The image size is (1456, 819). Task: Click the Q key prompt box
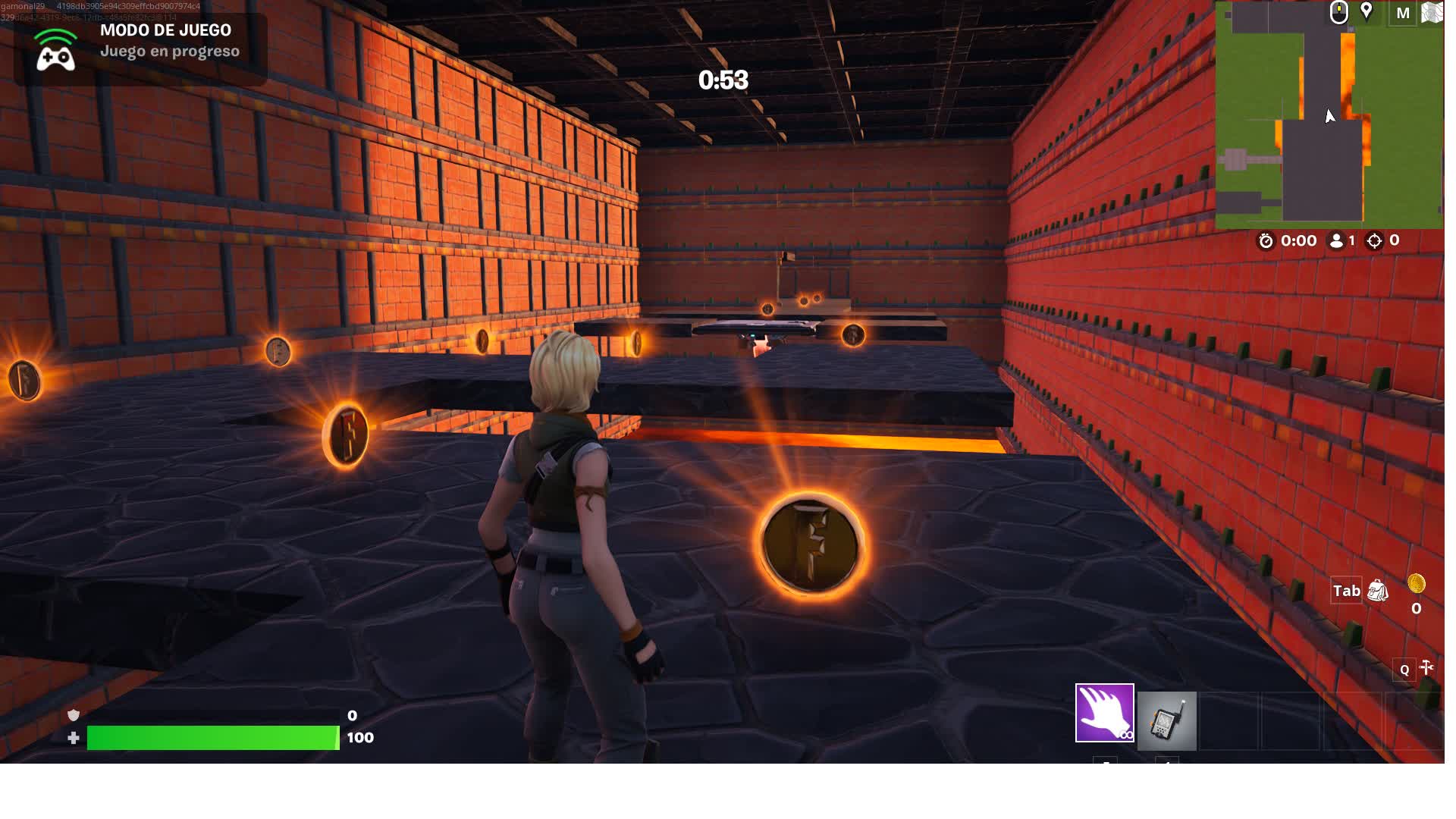pos(1404,670)
